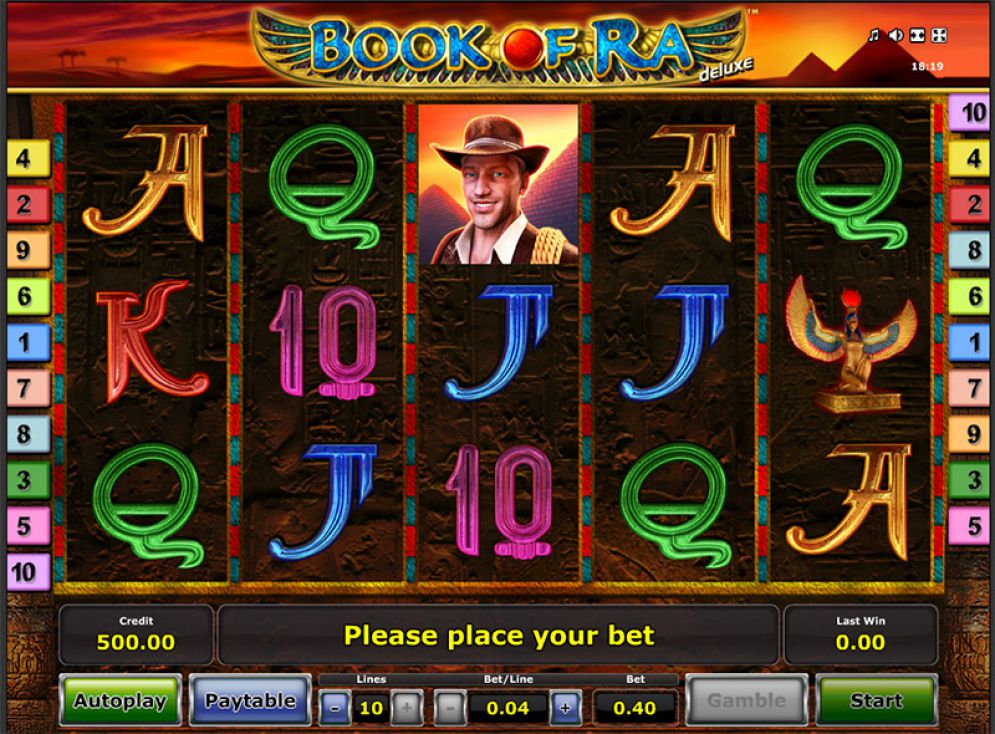This screenshot has width=995, height=734.
Task: Toggle the speaker sound icon
Action: click(895, 36)
